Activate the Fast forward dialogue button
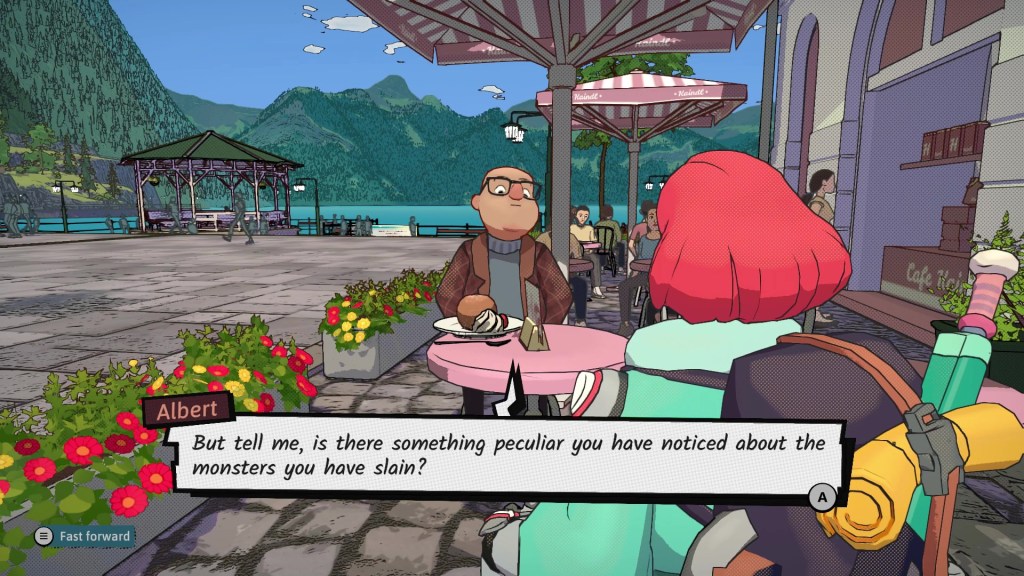Viewport: 1024px width, 576px height. [x=84, y=537]
